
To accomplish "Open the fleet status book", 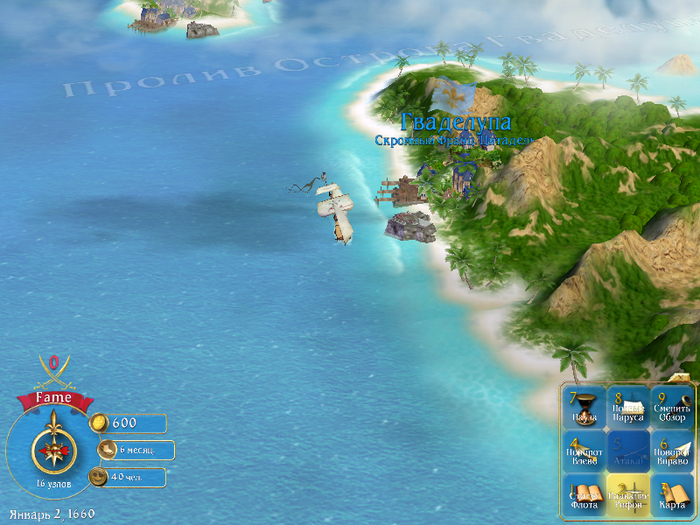I will coord(584,495).
